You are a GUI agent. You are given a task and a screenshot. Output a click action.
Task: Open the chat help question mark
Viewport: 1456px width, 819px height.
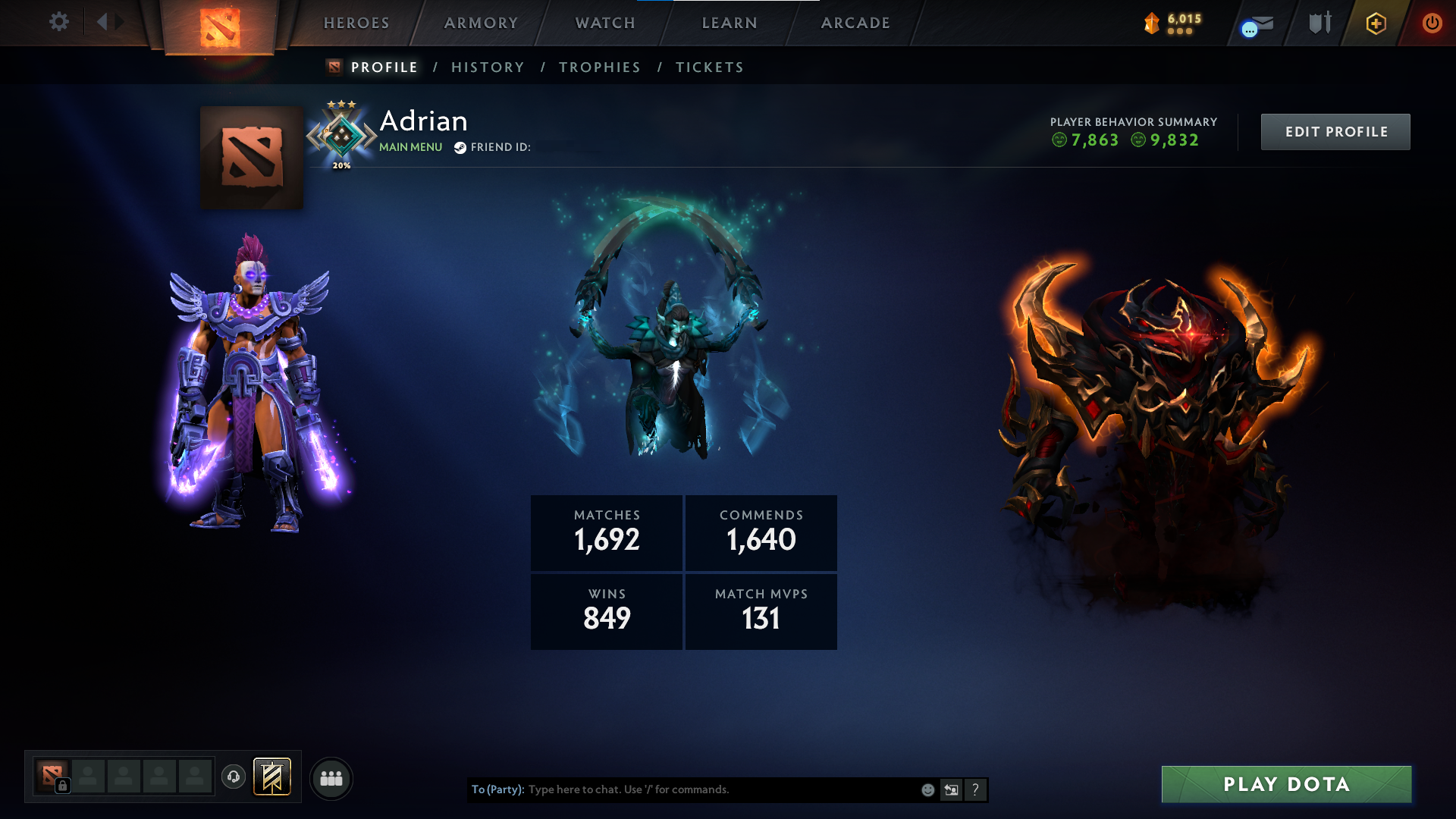tap(975, 789)
